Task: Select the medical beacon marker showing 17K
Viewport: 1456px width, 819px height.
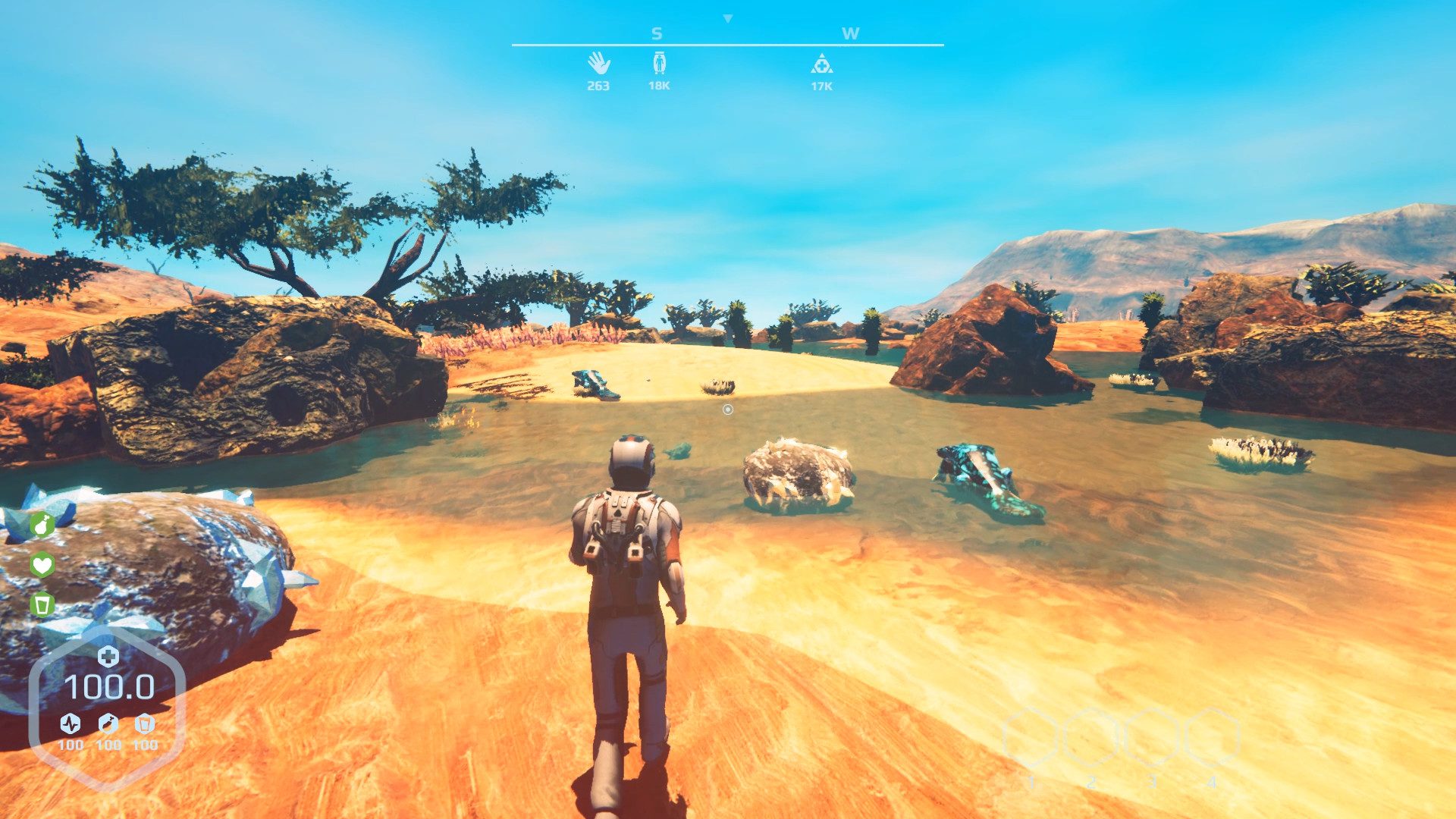Action: (822, 64)
